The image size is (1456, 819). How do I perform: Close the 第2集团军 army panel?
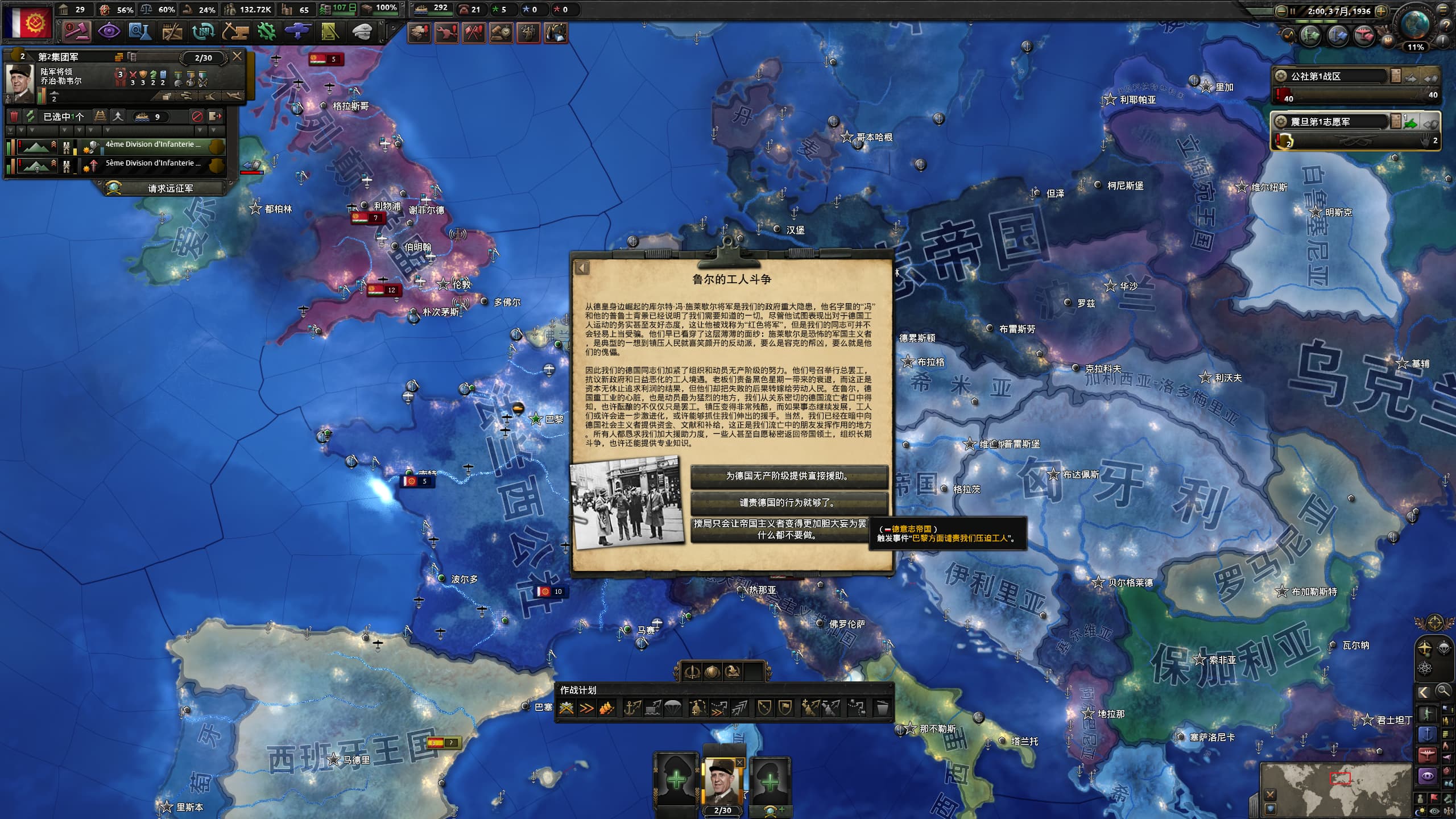[x=237, y=56]
